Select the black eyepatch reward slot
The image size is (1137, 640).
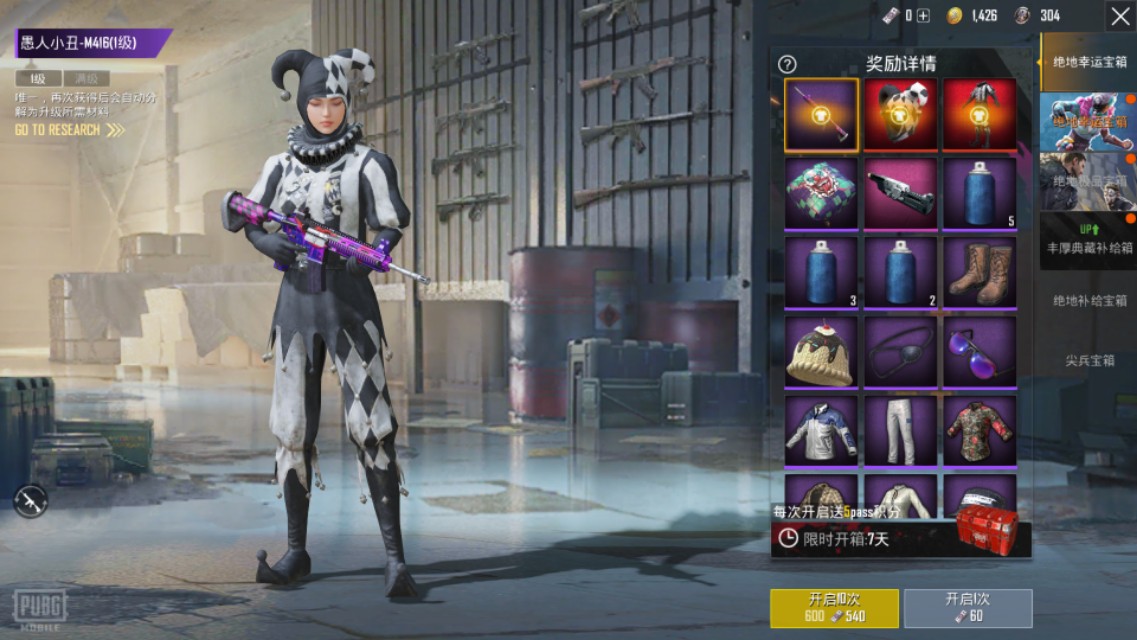900,351
